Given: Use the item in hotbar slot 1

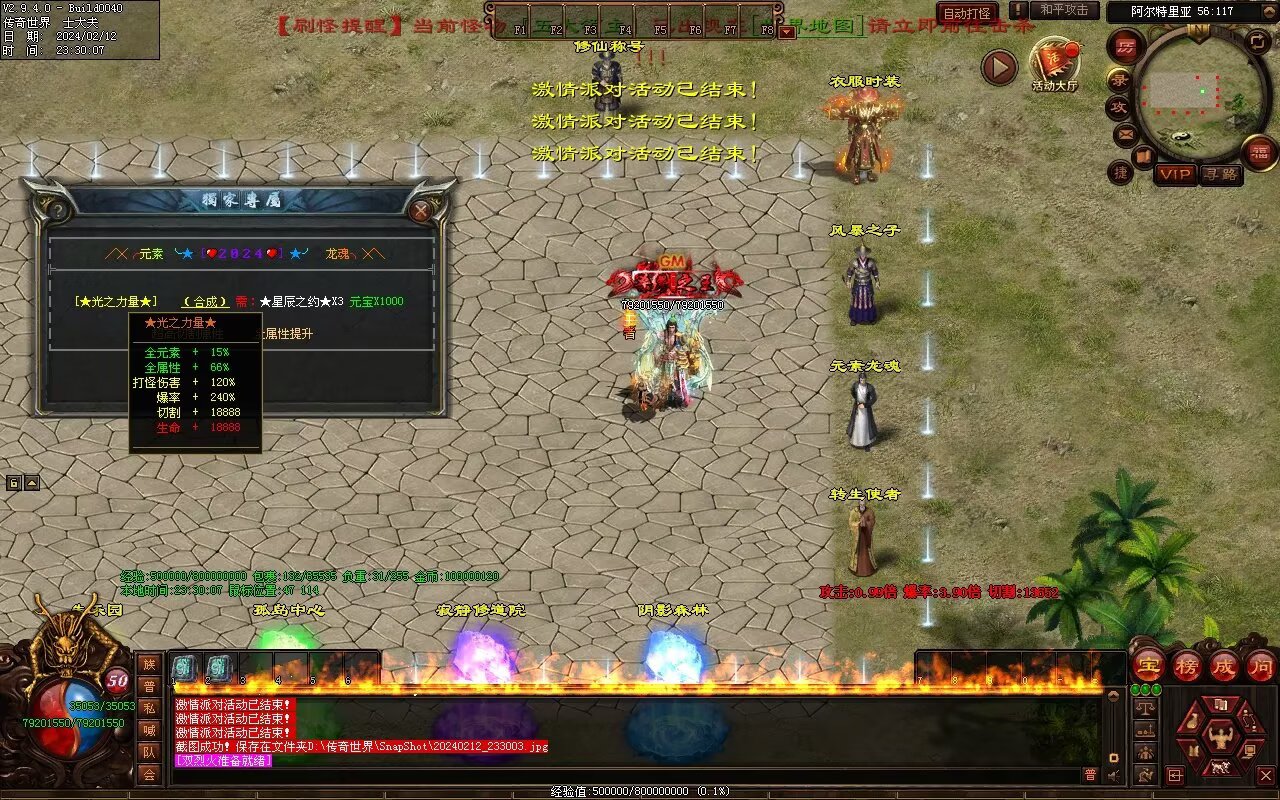Looking at the screenshot, I should 187,668.
